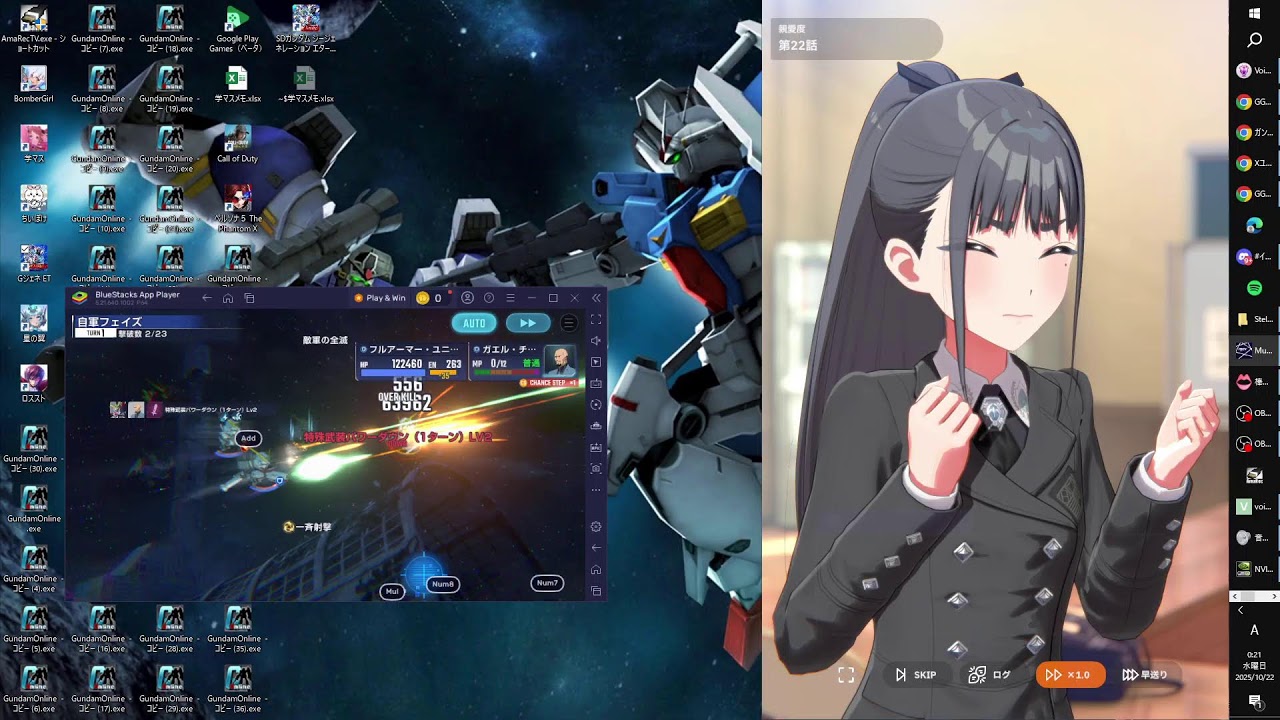This screenshot has height=720, width=1280.
Task: Click the home icon in BlueStacks toolbar
Action: pos(229,297)
